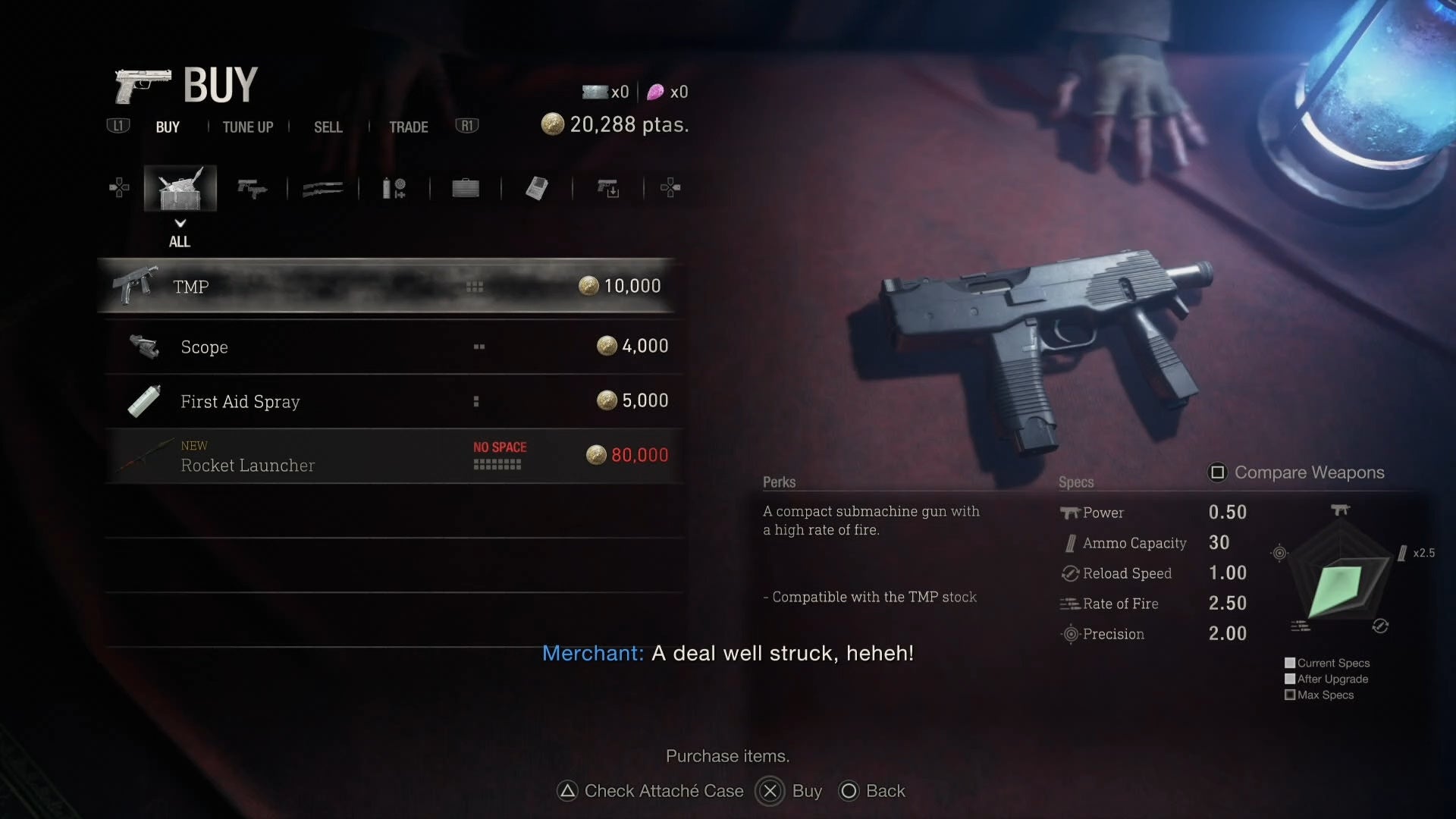Open the gun with download arrow category
The image size is (1456, 819).
coord(607,188)
